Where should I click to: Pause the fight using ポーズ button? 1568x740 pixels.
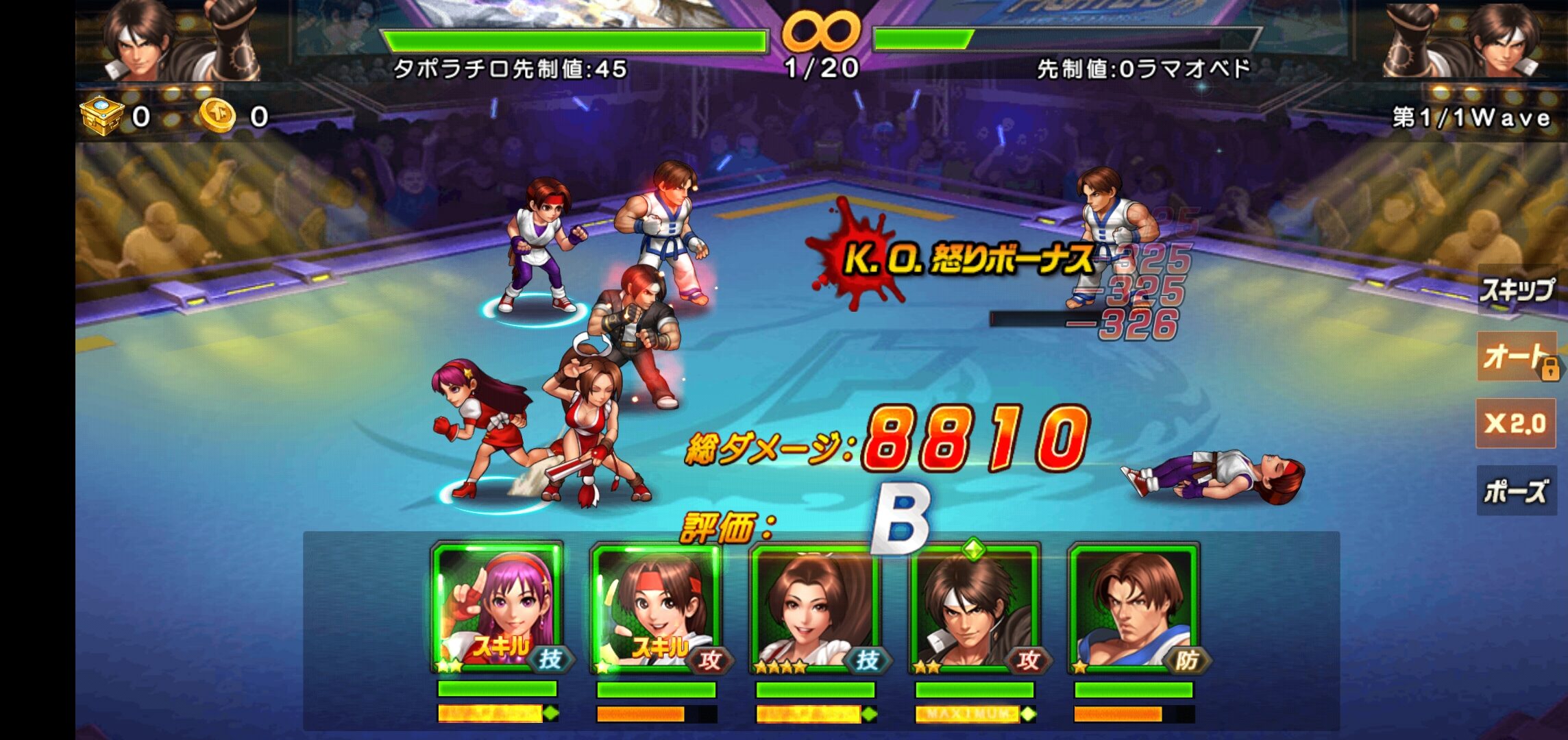tap(1515, 491)
